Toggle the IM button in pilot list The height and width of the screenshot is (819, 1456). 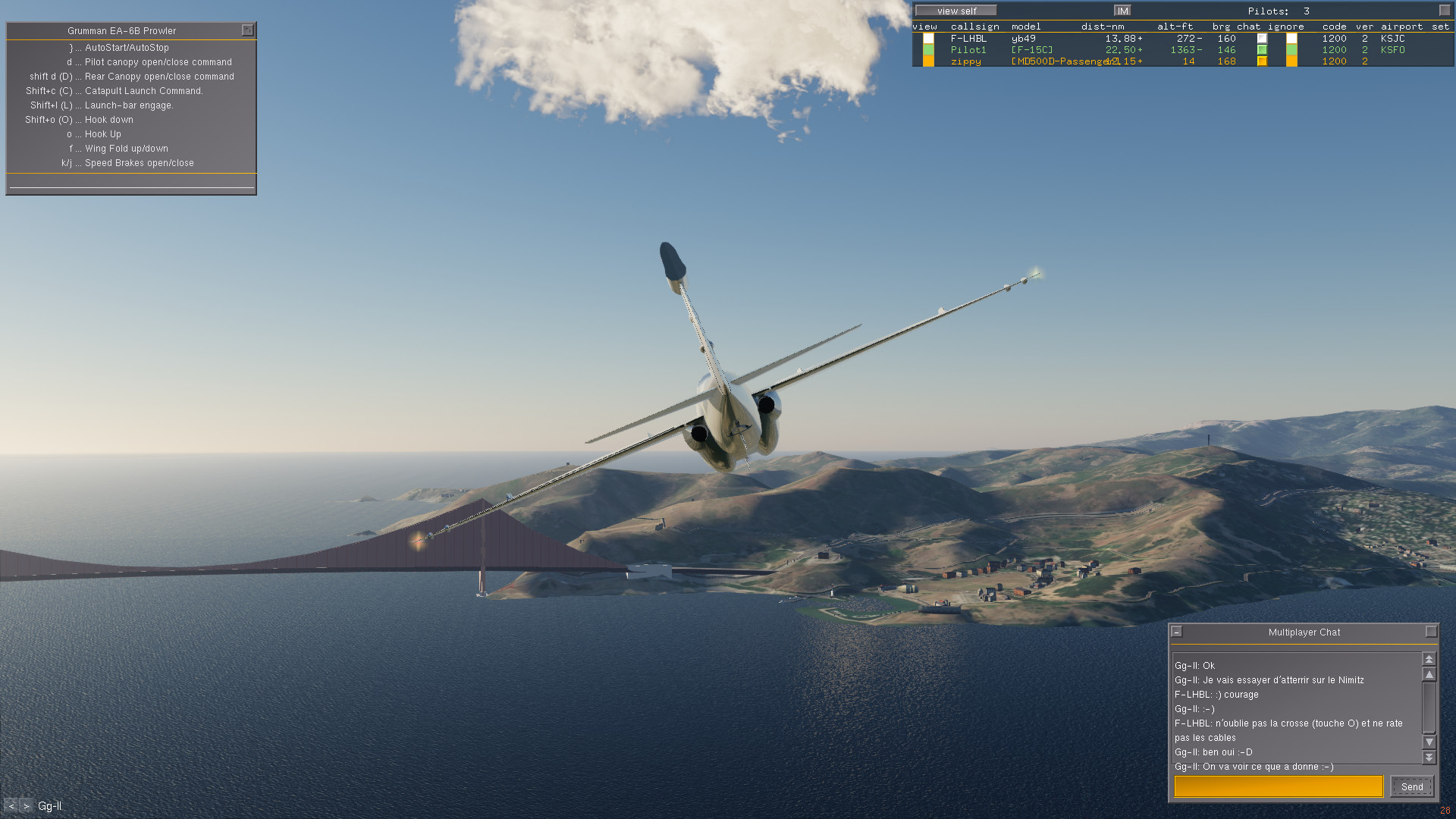click(x=1122, y=11)
